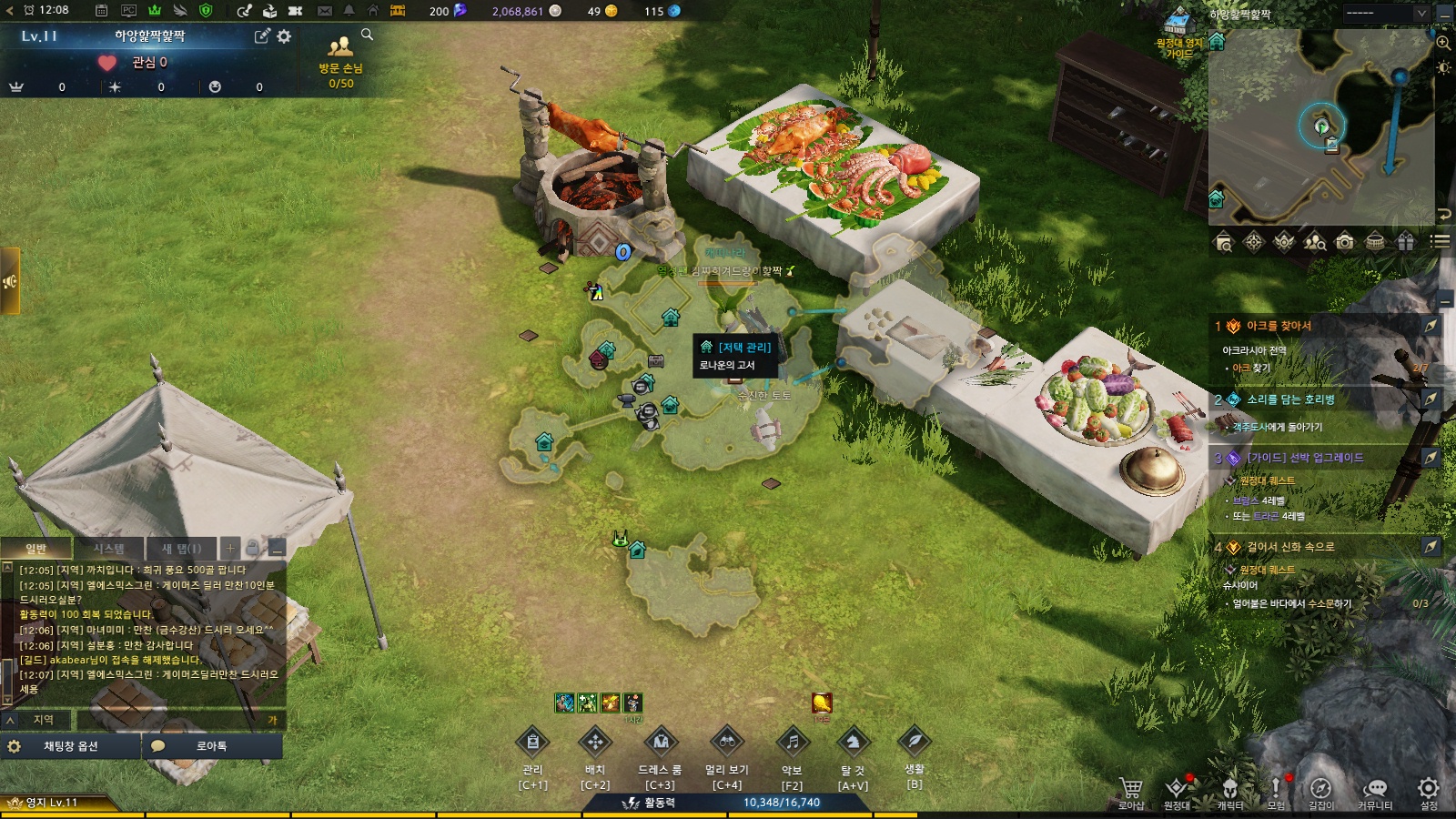Open the 캐릭터 character helmet menu
1456x819 pixels.
(x=1230, y=789)
